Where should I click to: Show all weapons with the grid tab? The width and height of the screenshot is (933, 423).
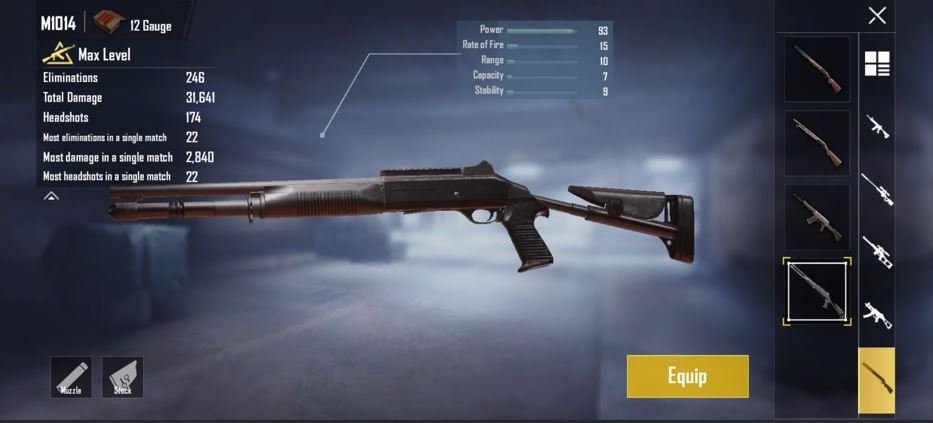click(x=877, y=64)
